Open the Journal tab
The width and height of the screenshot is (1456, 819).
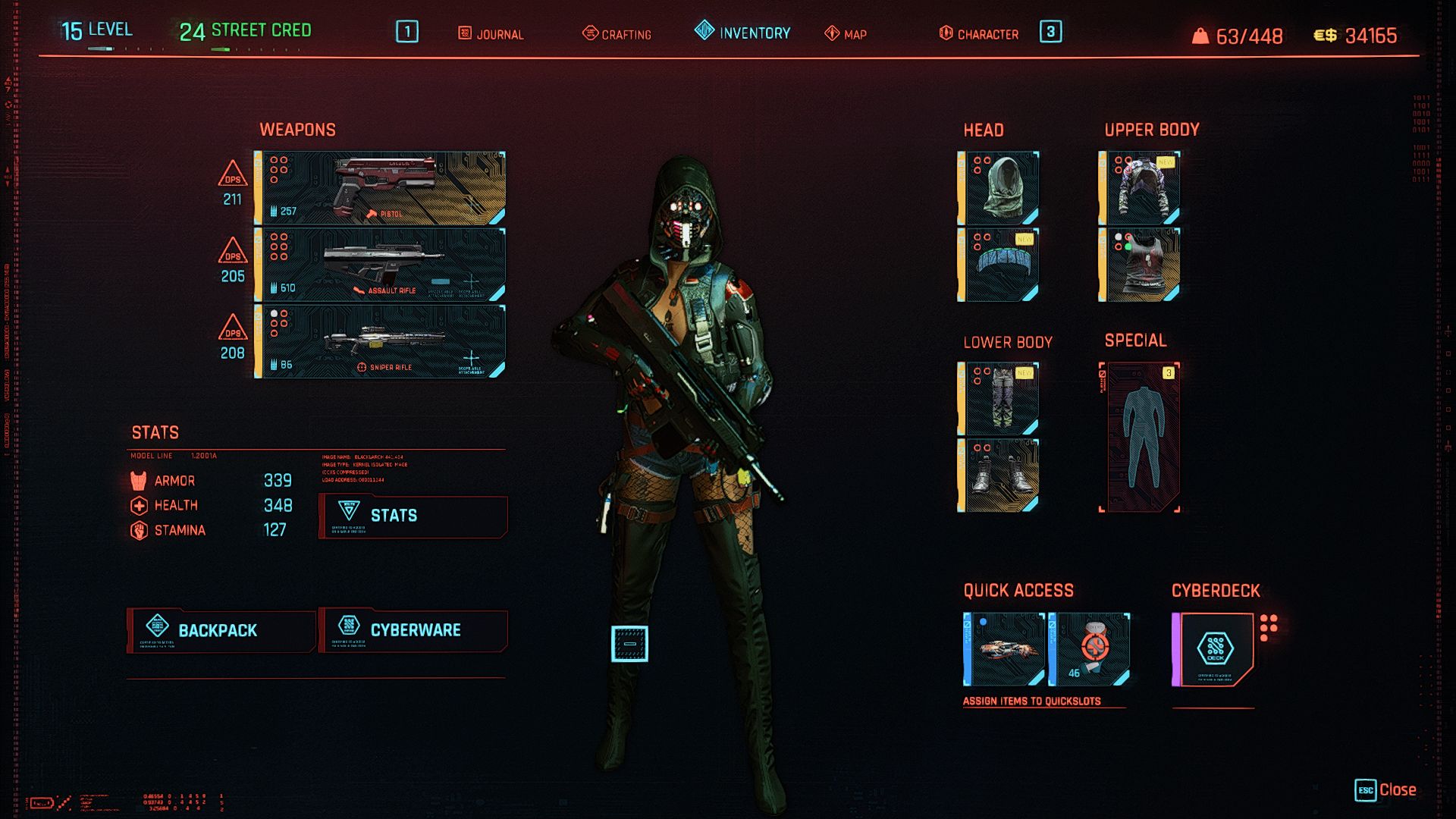click(x=491, y=34)
